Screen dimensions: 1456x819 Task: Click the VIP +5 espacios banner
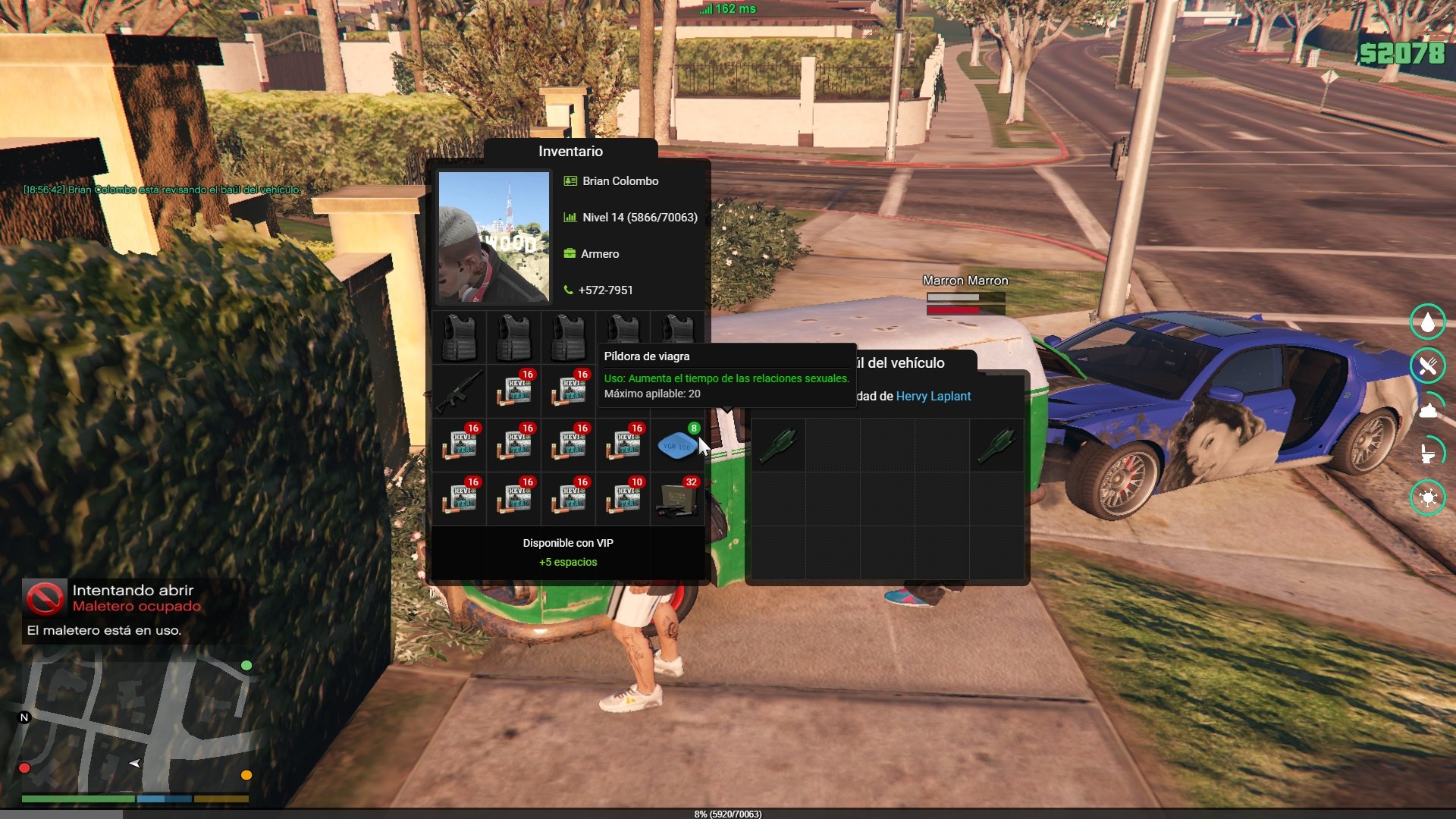[x=568, y=553]
